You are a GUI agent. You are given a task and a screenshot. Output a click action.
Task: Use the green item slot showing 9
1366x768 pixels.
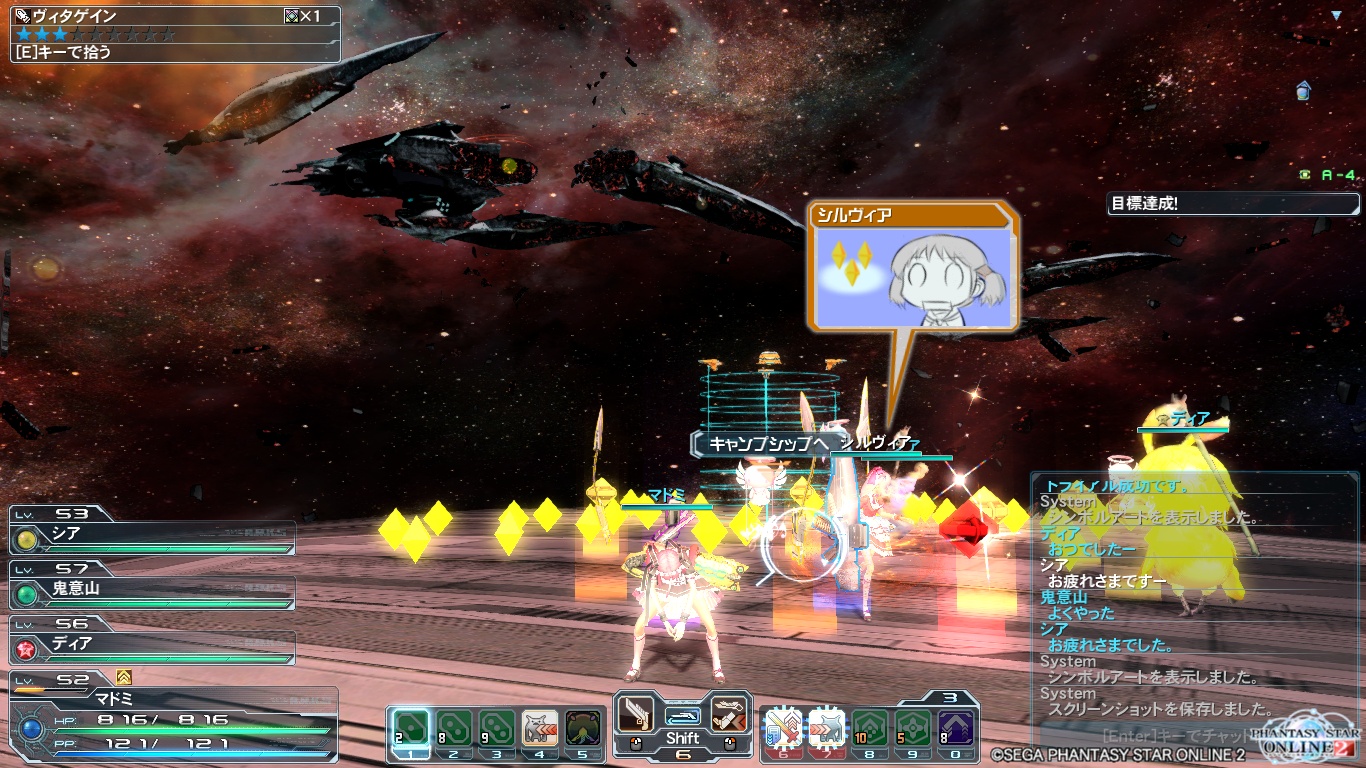[x=497, y=727]
